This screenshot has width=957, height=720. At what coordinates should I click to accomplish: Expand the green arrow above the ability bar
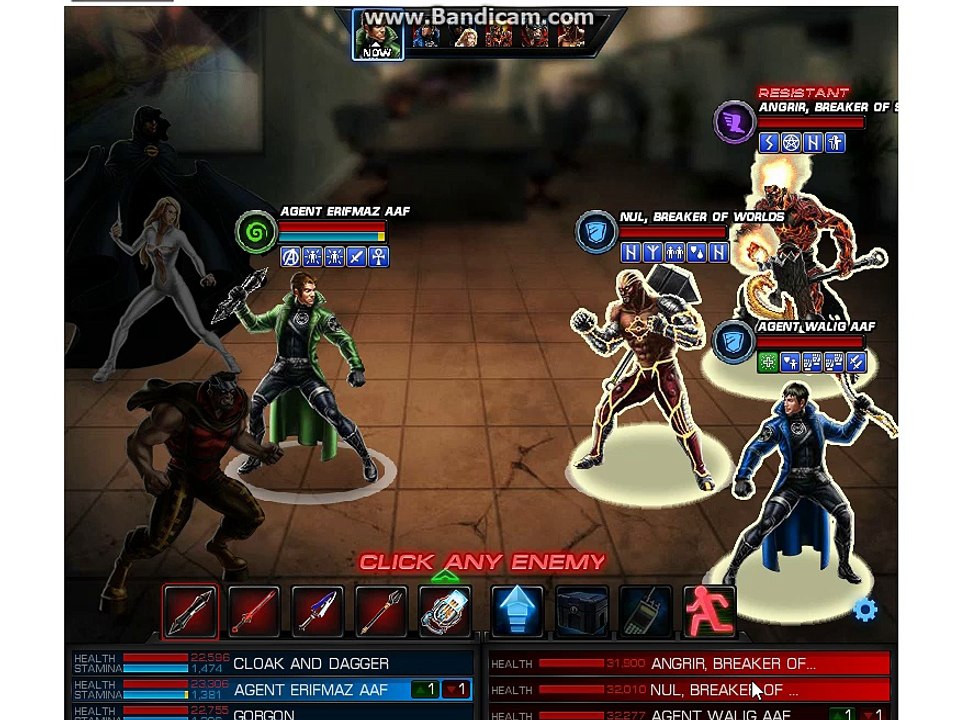tap(445, 576)
